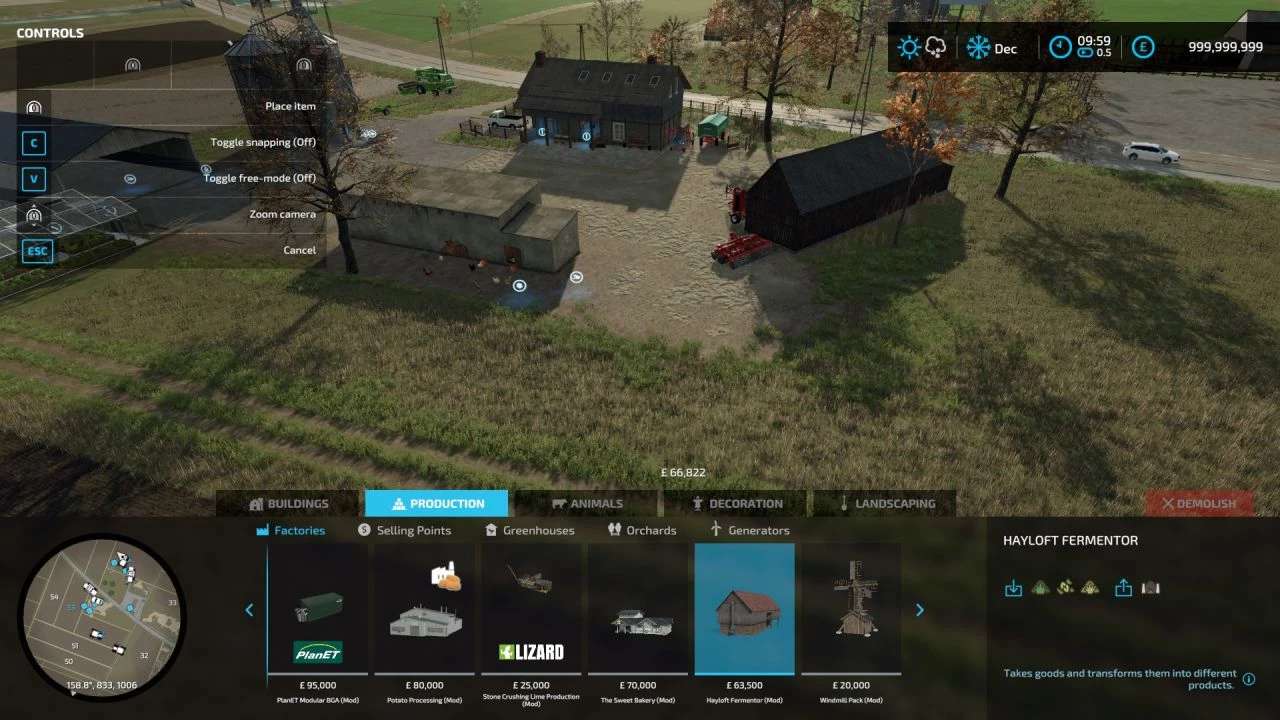This screenshot has width=1280, height=720.
Task: Activate the Demolish button
Action: pyautogui.click(x=1199, y=504)
